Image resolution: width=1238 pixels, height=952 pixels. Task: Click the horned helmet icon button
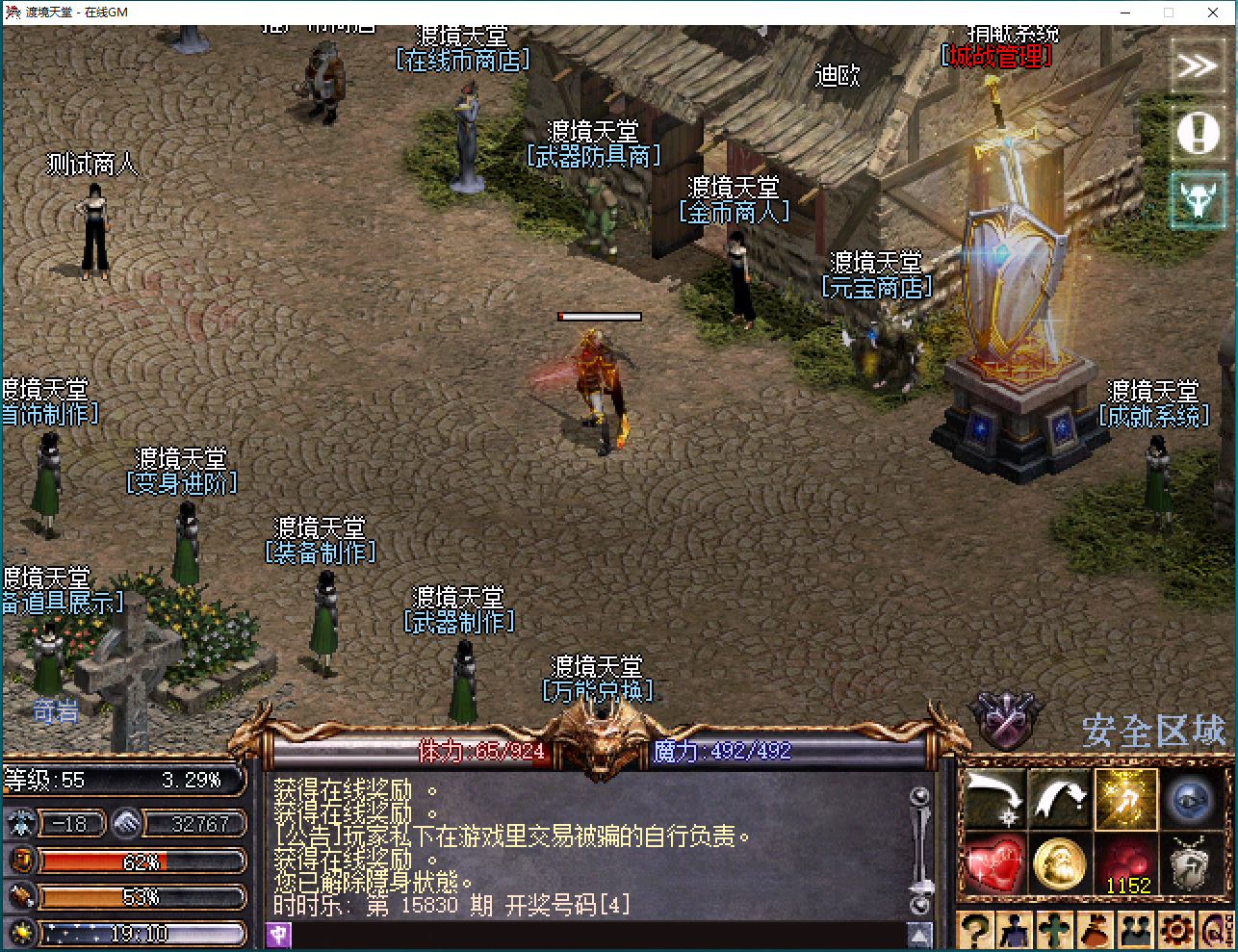[x=1197, y=199]
